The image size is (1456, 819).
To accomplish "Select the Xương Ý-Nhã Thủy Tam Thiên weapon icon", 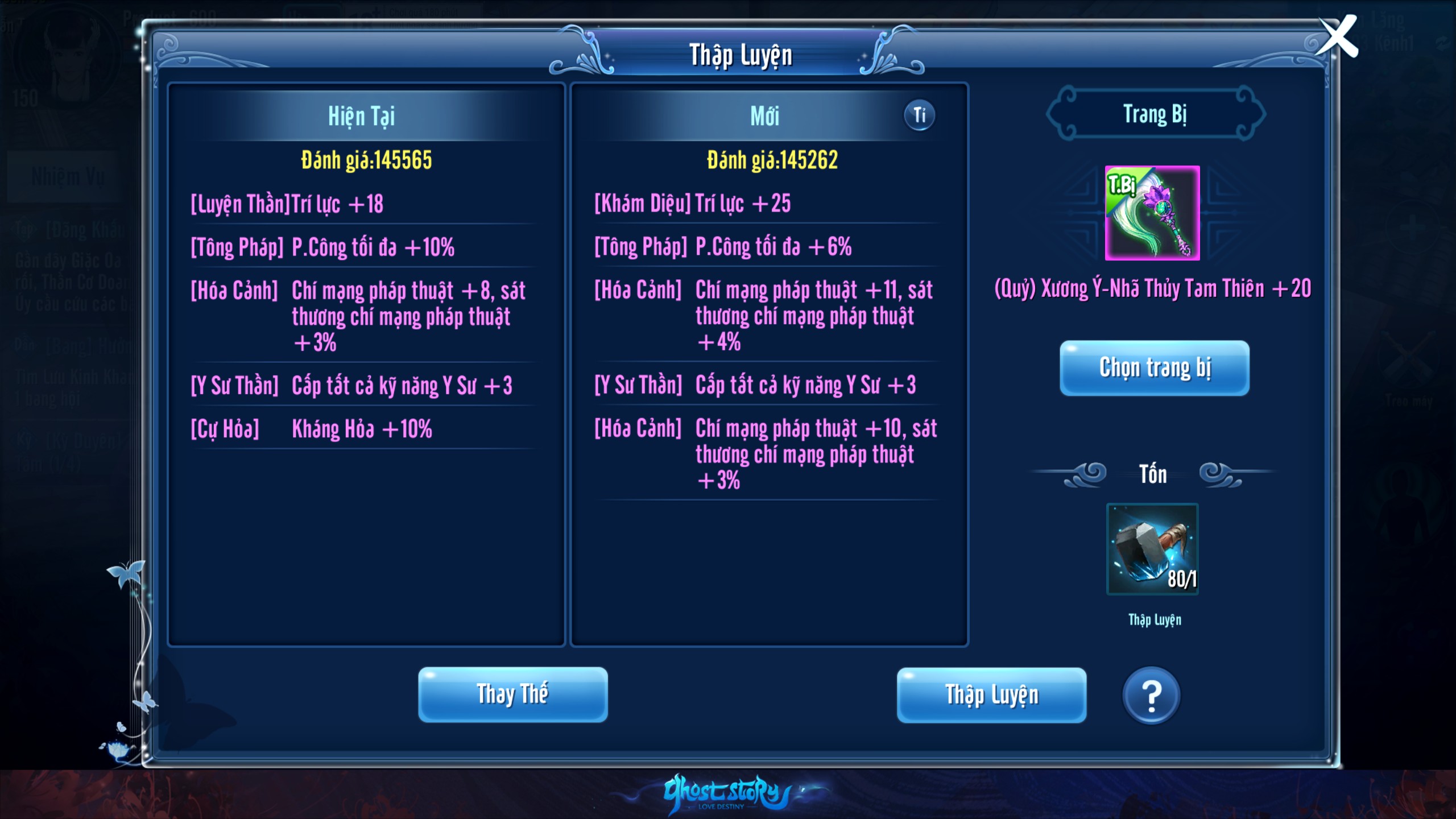I will [1152, 213].
